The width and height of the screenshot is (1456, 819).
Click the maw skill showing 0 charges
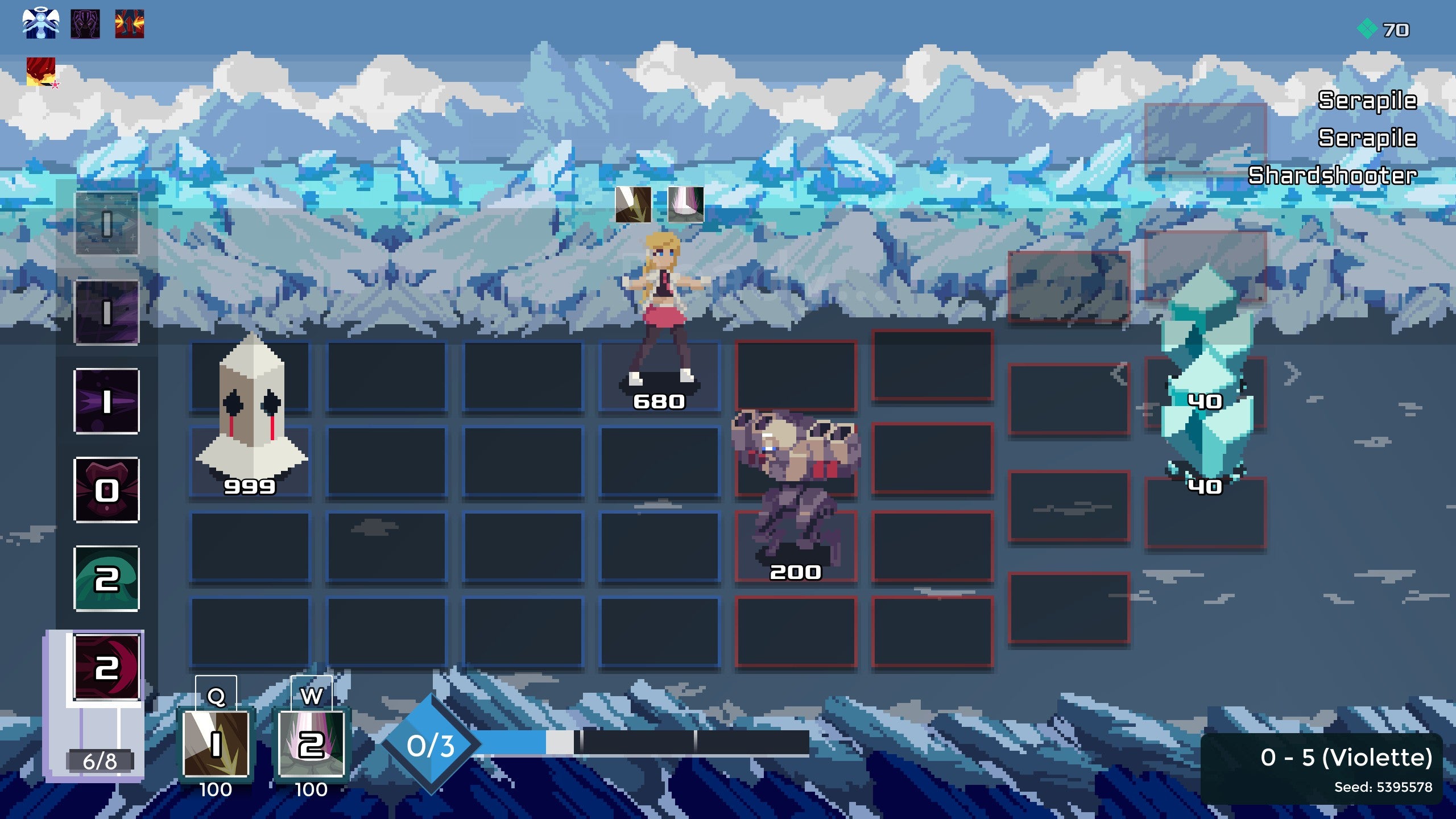pos(107,489)
